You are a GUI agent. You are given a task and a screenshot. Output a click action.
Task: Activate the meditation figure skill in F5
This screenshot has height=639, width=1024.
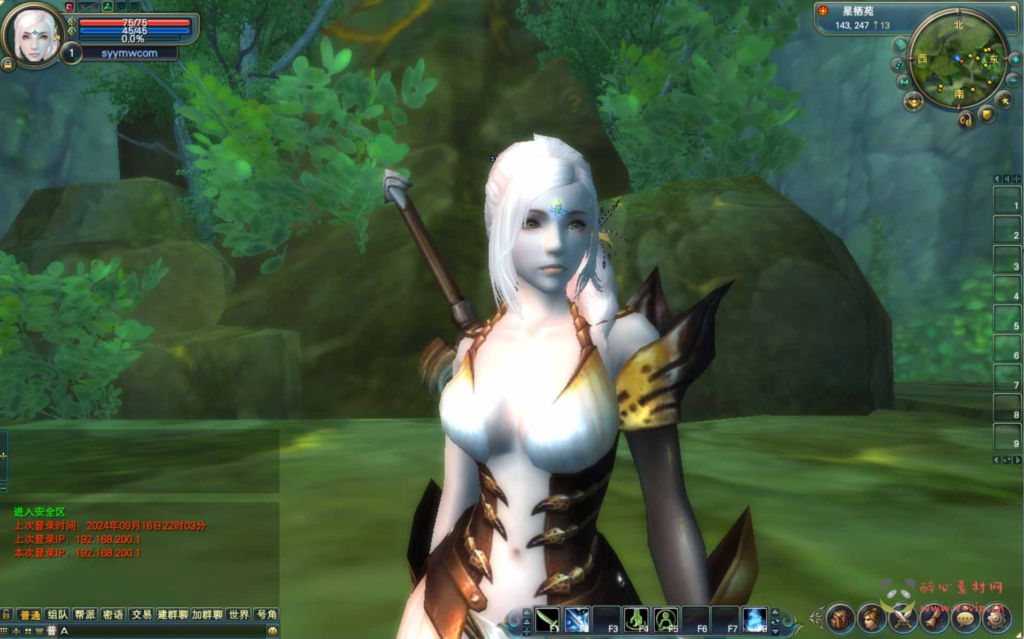[x=666, y=619]
